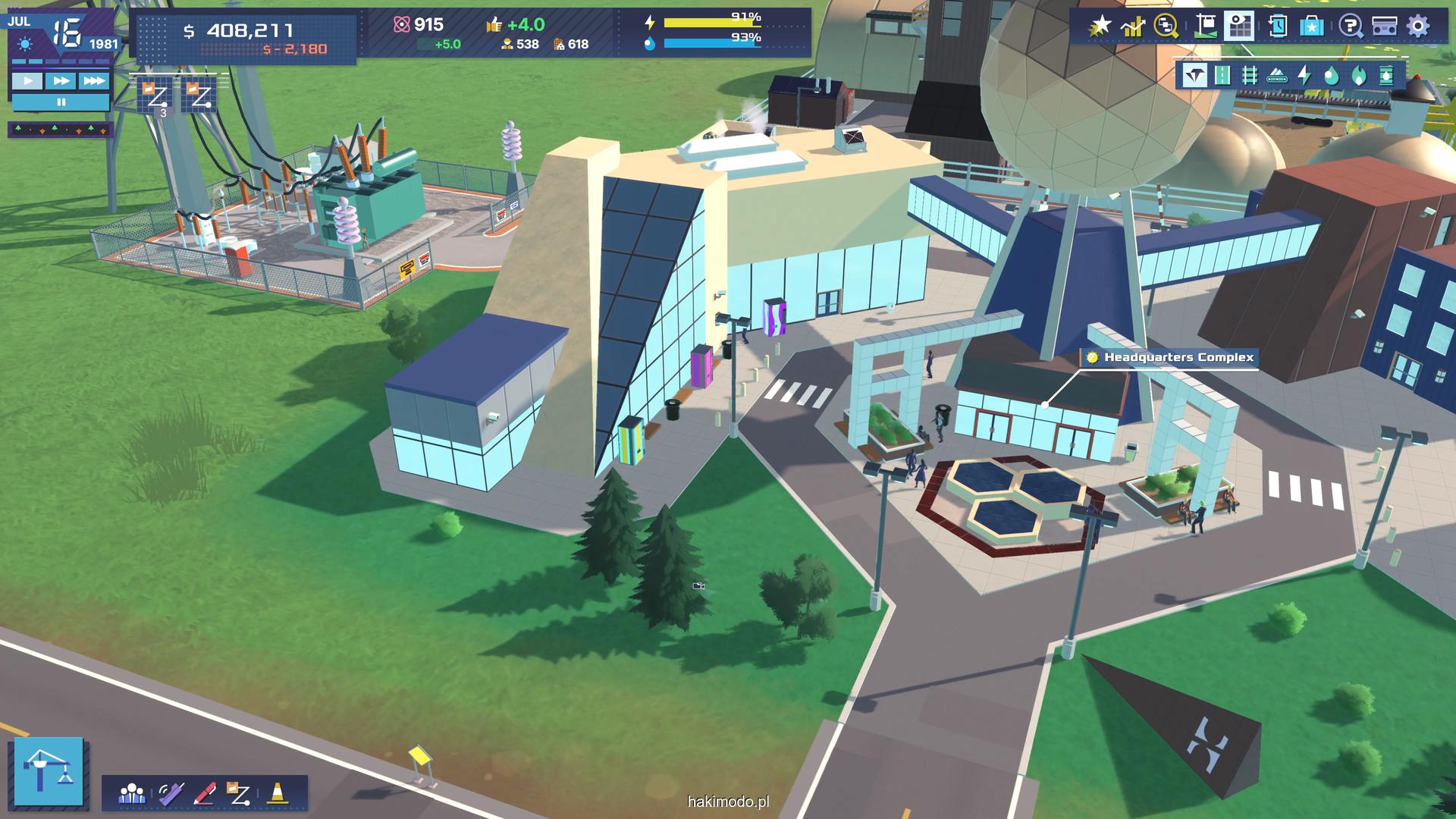
Task: Open the question mark help search
Action: pyautogui.click(x=1350, y=27)
